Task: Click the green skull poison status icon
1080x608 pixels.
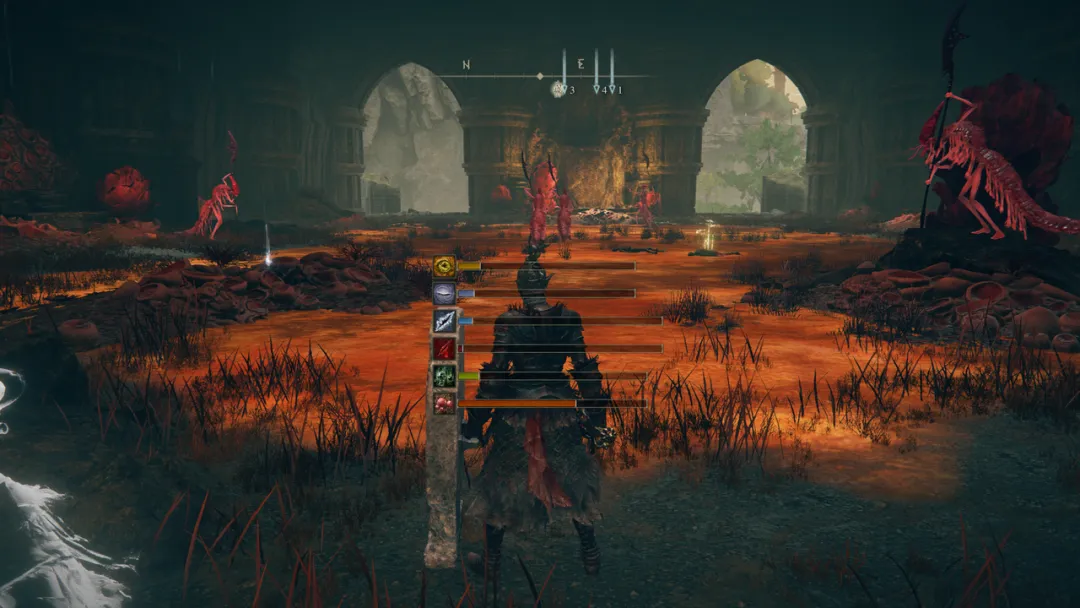Action: pos(444,376)
